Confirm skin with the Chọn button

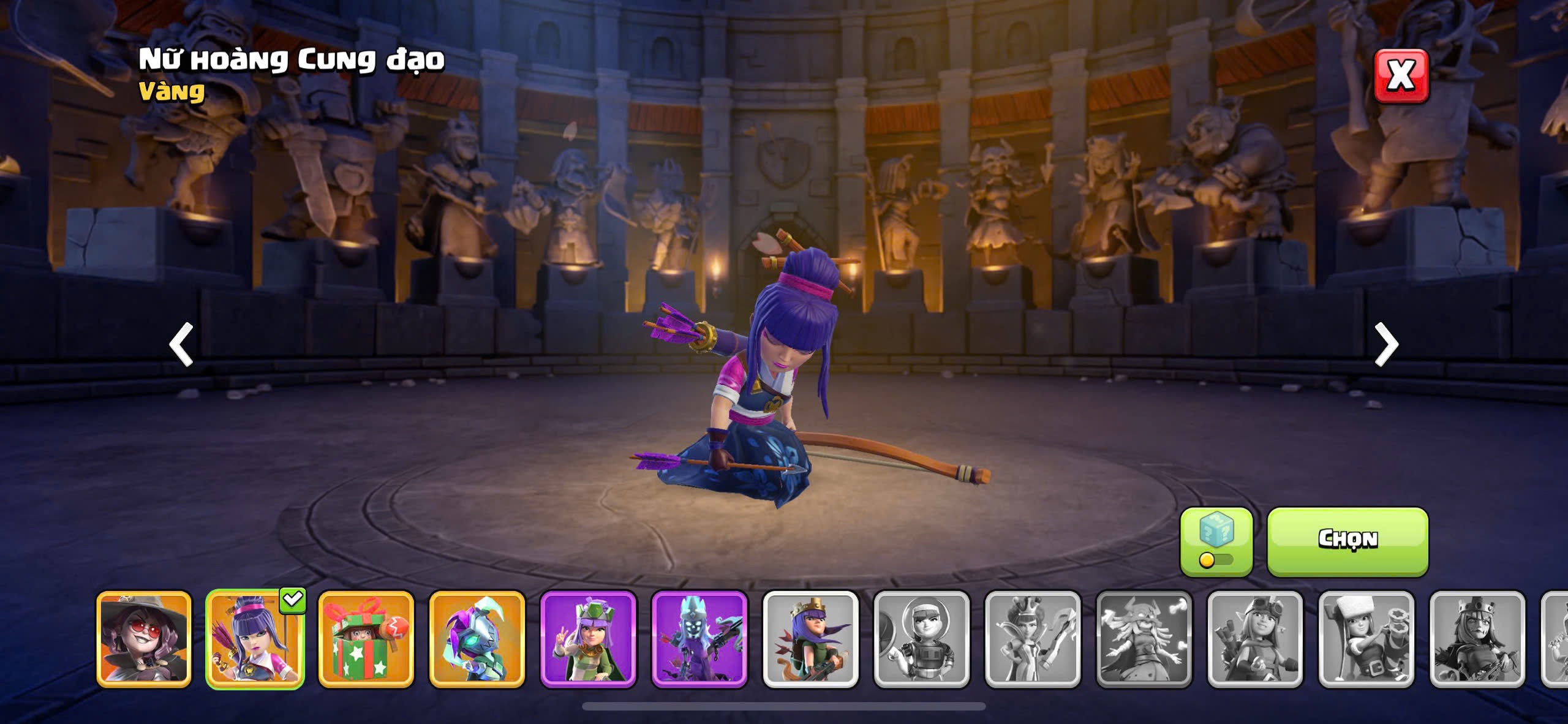[1347, 541]
